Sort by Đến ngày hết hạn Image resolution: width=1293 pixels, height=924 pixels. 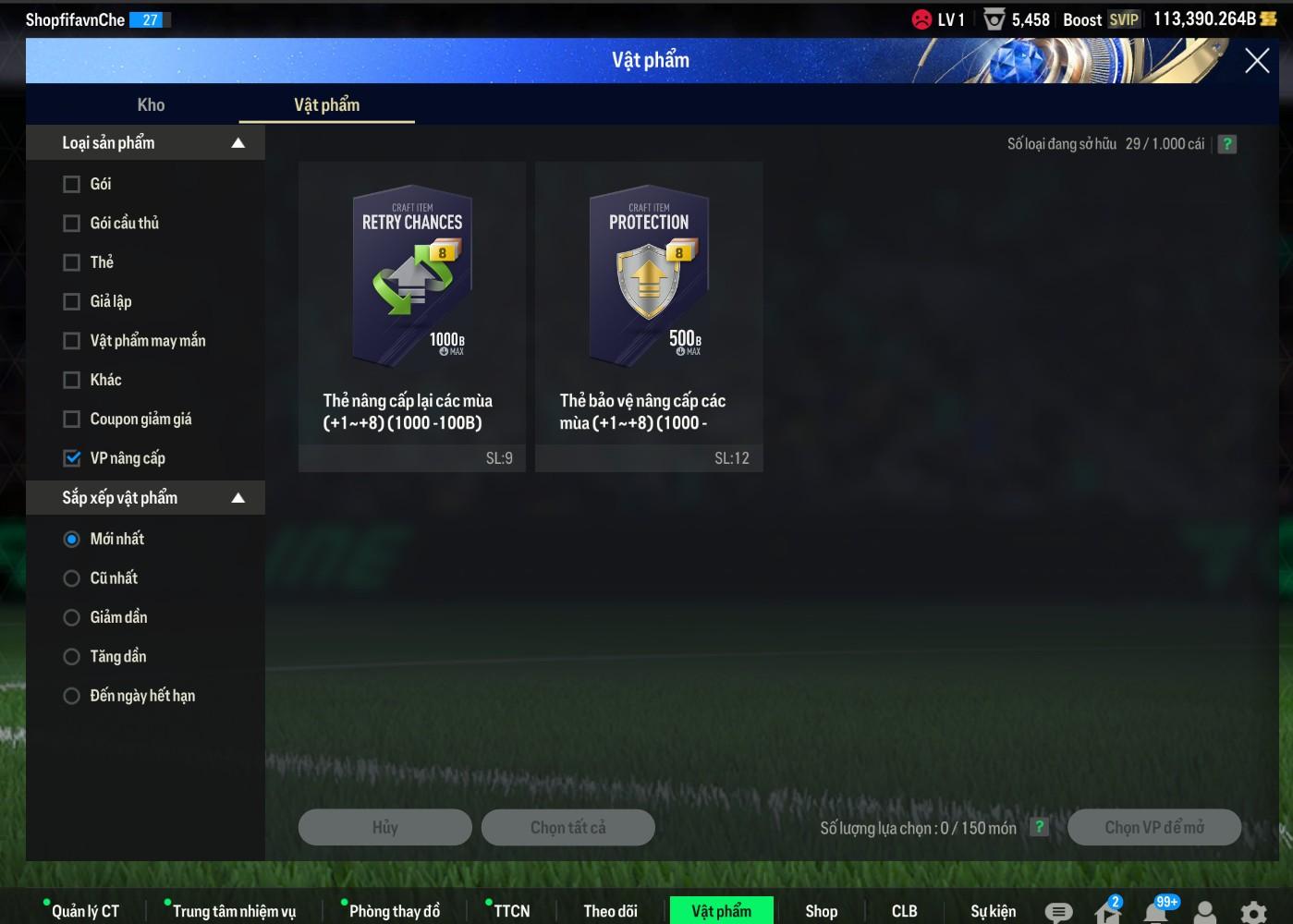[71, 696]
